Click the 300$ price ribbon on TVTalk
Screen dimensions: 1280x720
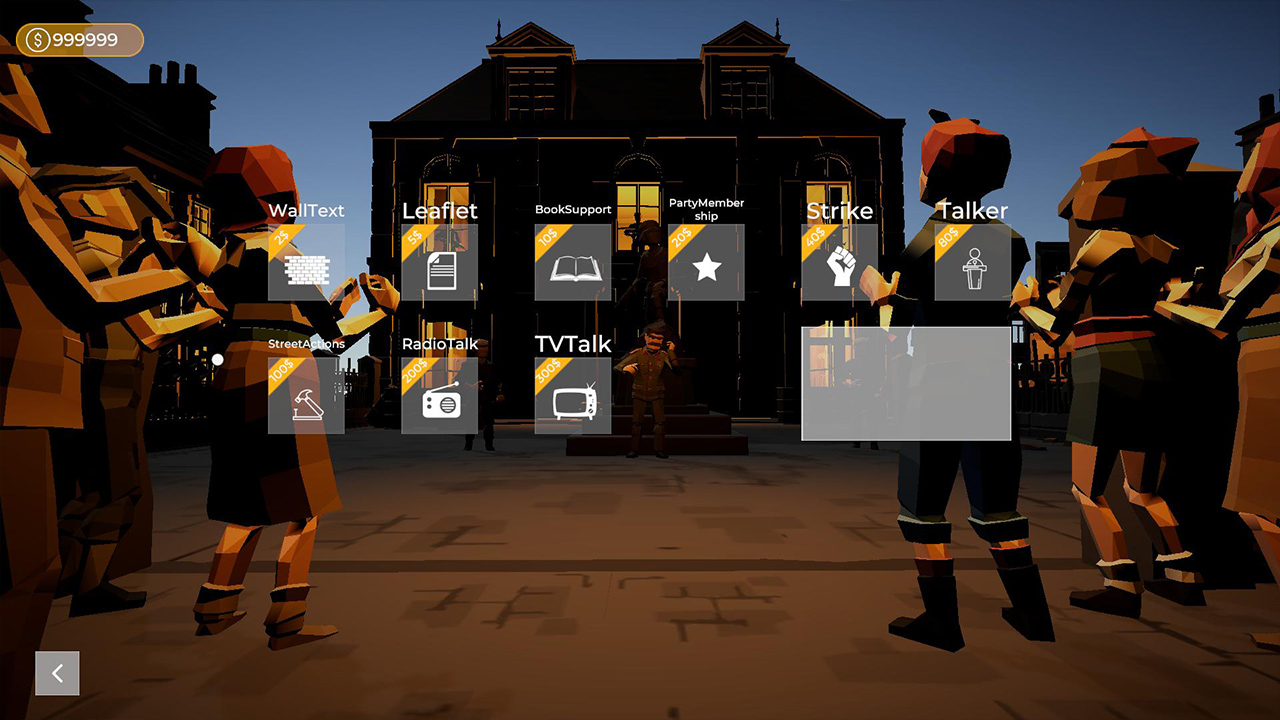[x=550, y=372]
